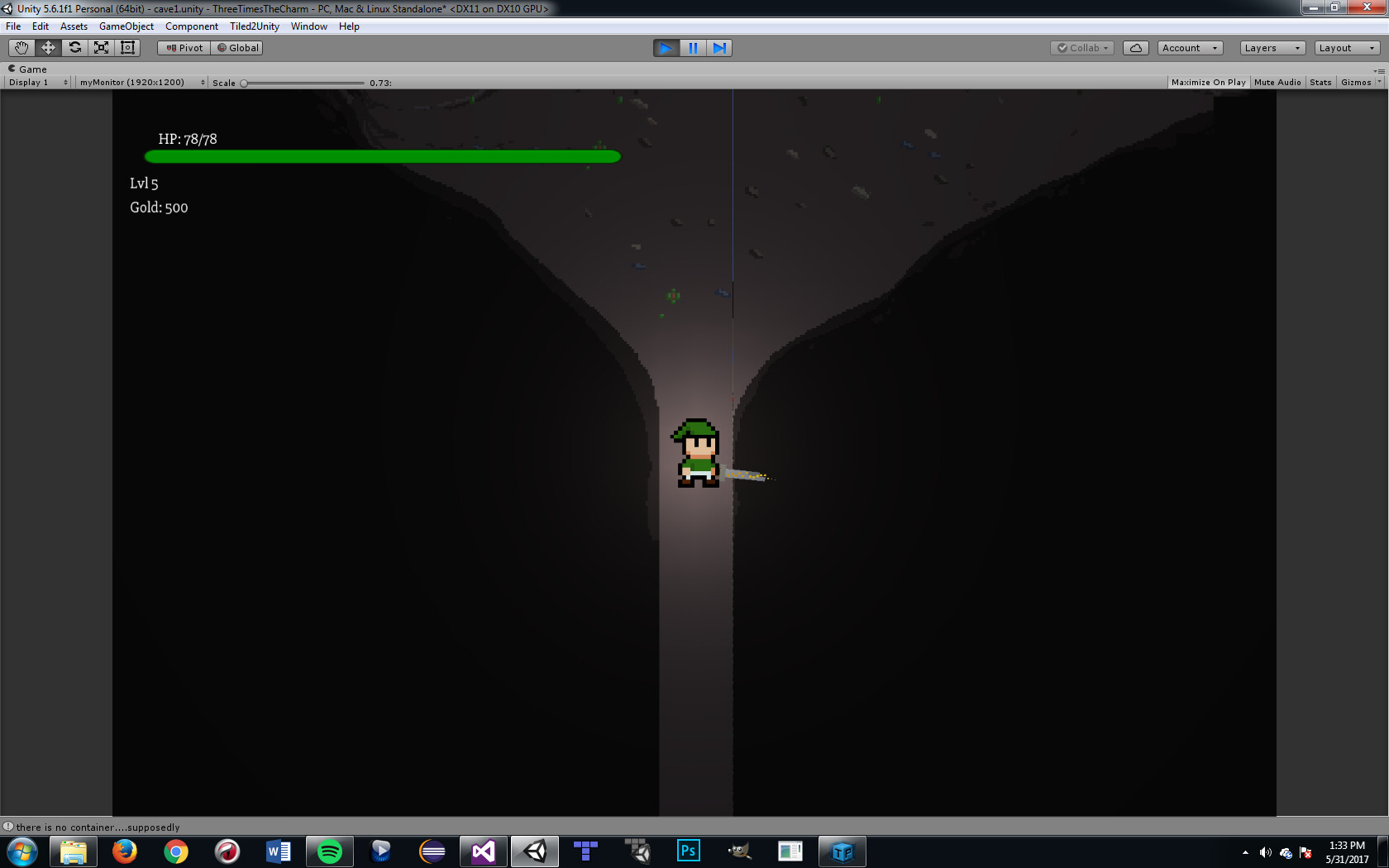
Task: Switch Global to Local orientation
Action: [237, 47]
